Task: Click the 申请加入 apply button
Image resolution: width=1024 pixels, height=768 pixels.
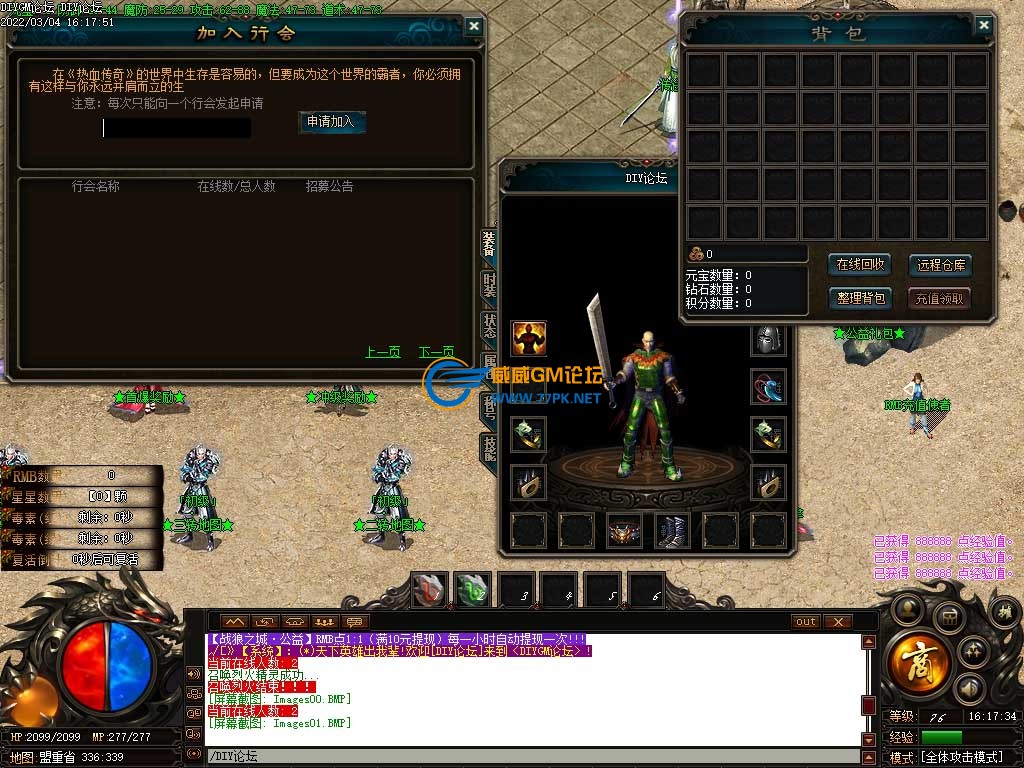Action: click(x=332, y=121)
